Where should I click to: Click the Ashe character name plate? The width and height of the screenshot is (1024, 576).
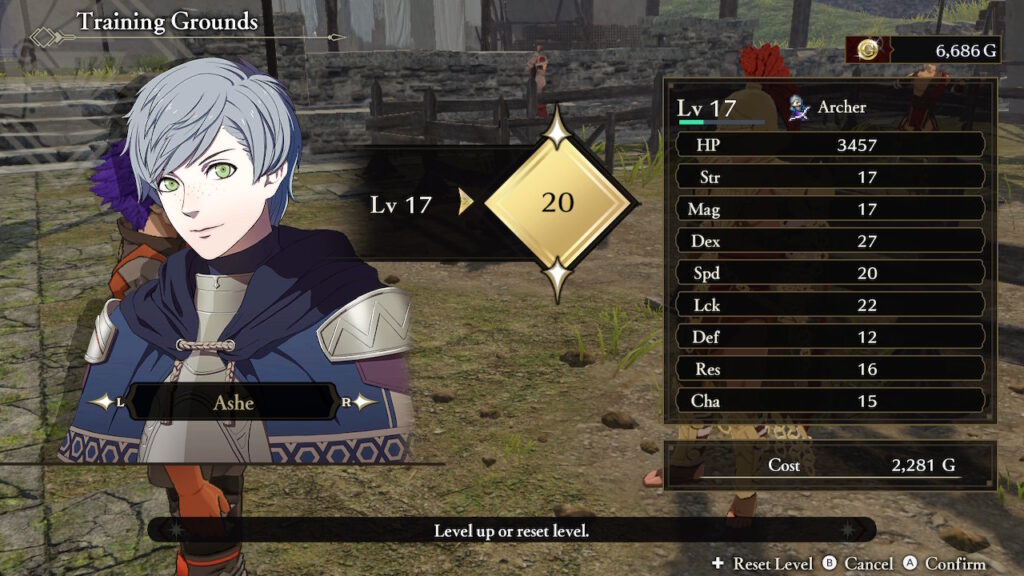233,402
